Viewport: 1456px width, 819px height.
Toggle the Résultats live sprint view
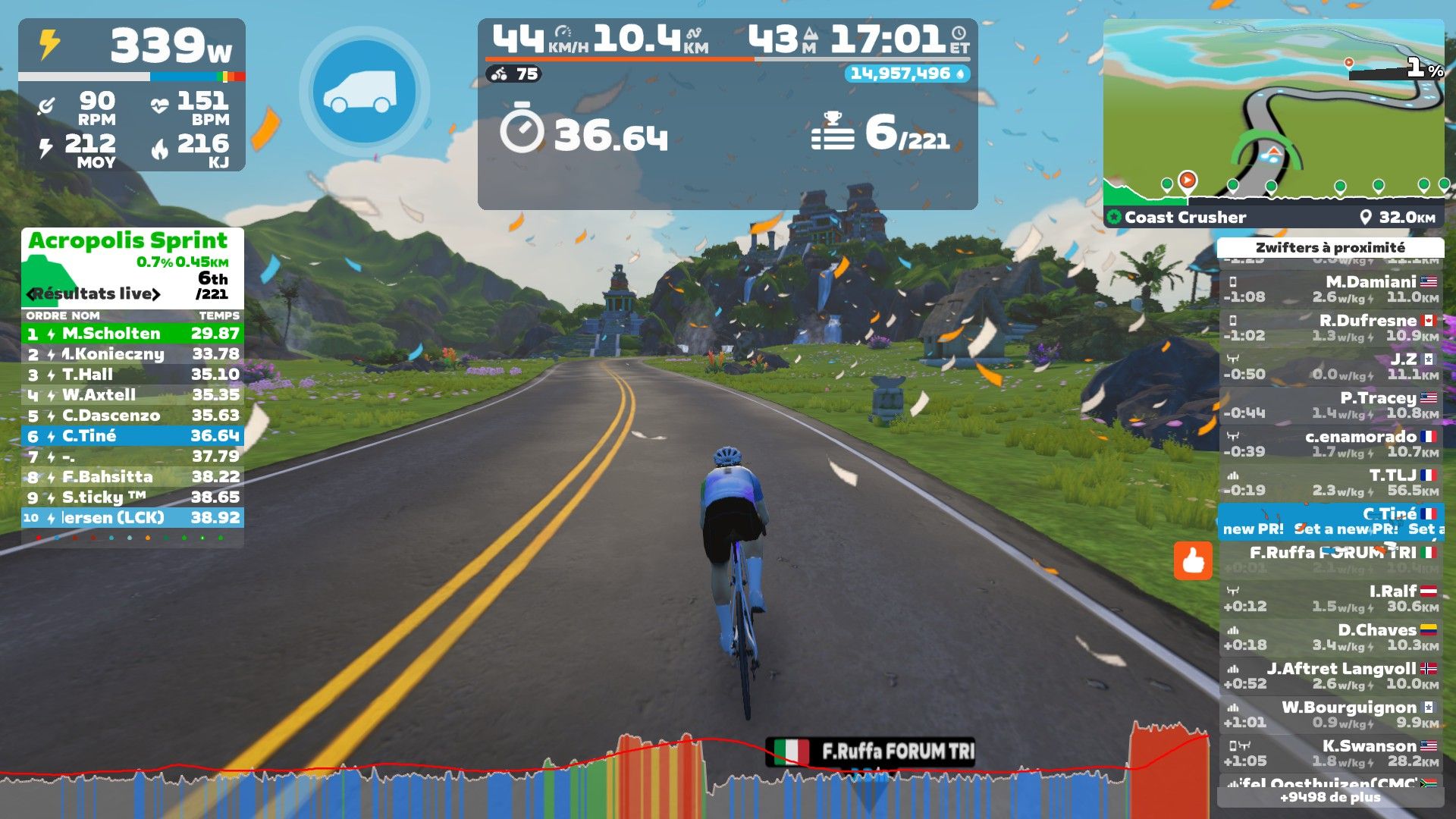pyautogui.click(x=94, y=294)
